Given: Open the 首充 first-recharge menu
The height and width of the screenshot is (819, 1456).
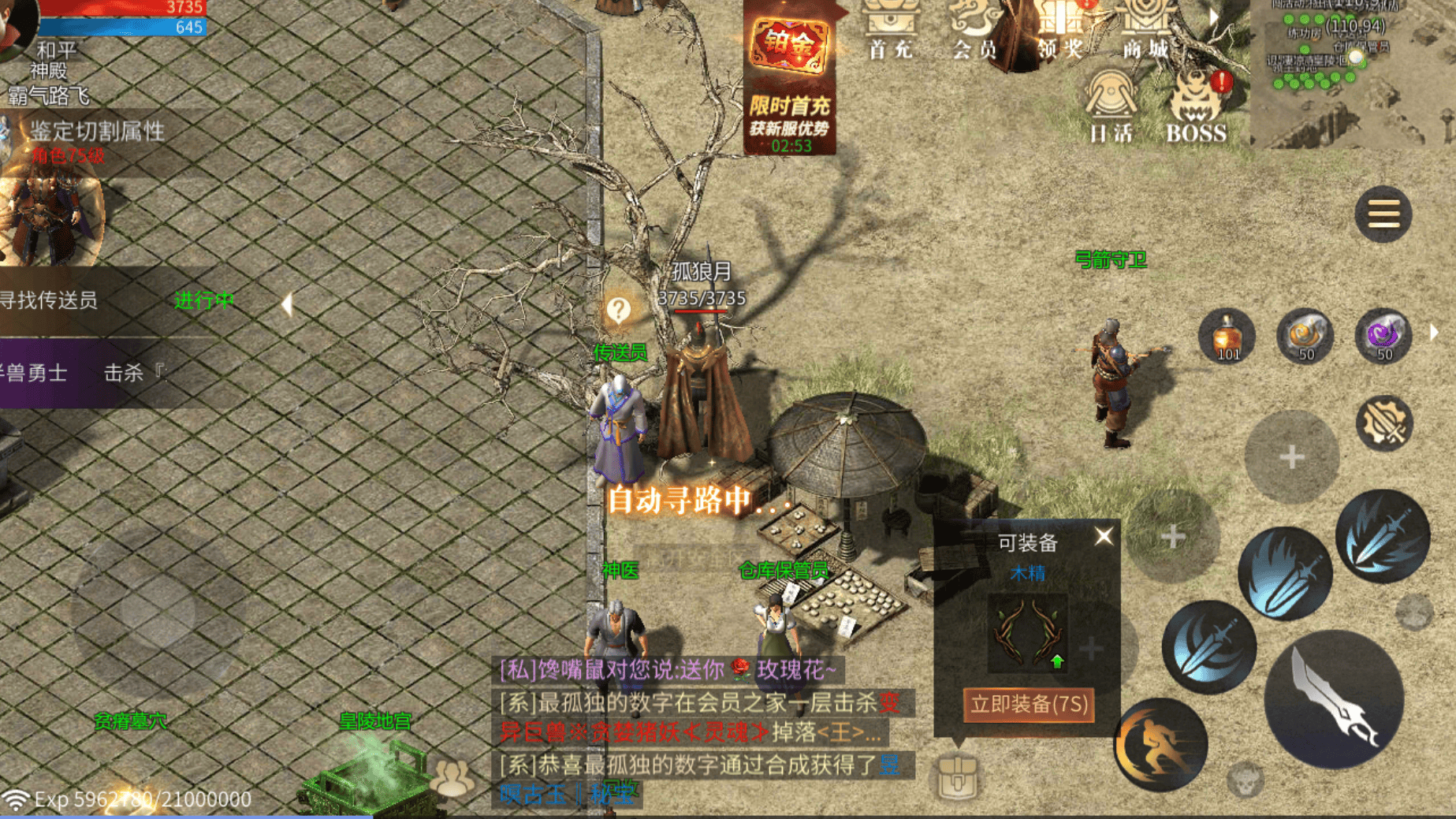Looking at the screenshot, I should point(891,32).
